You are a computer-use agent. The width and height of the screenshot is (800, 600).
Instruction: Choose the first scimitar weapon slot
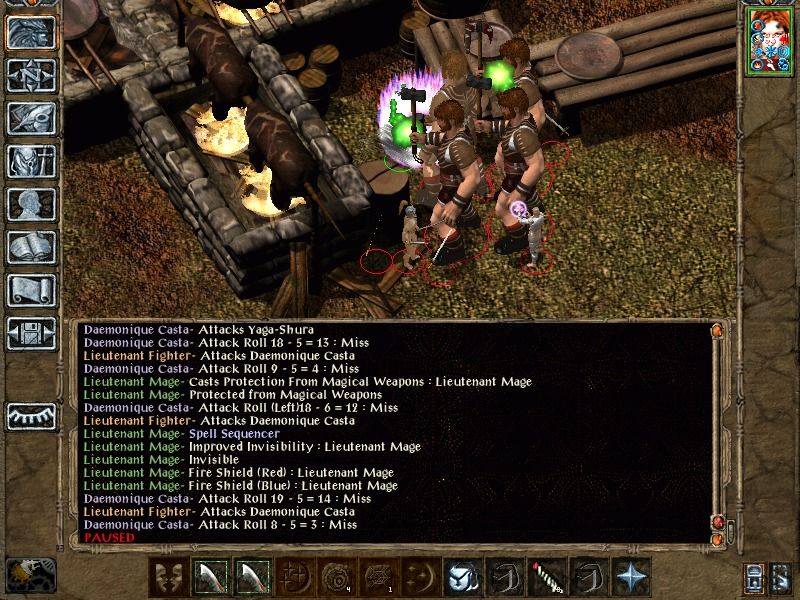point(210,577)
